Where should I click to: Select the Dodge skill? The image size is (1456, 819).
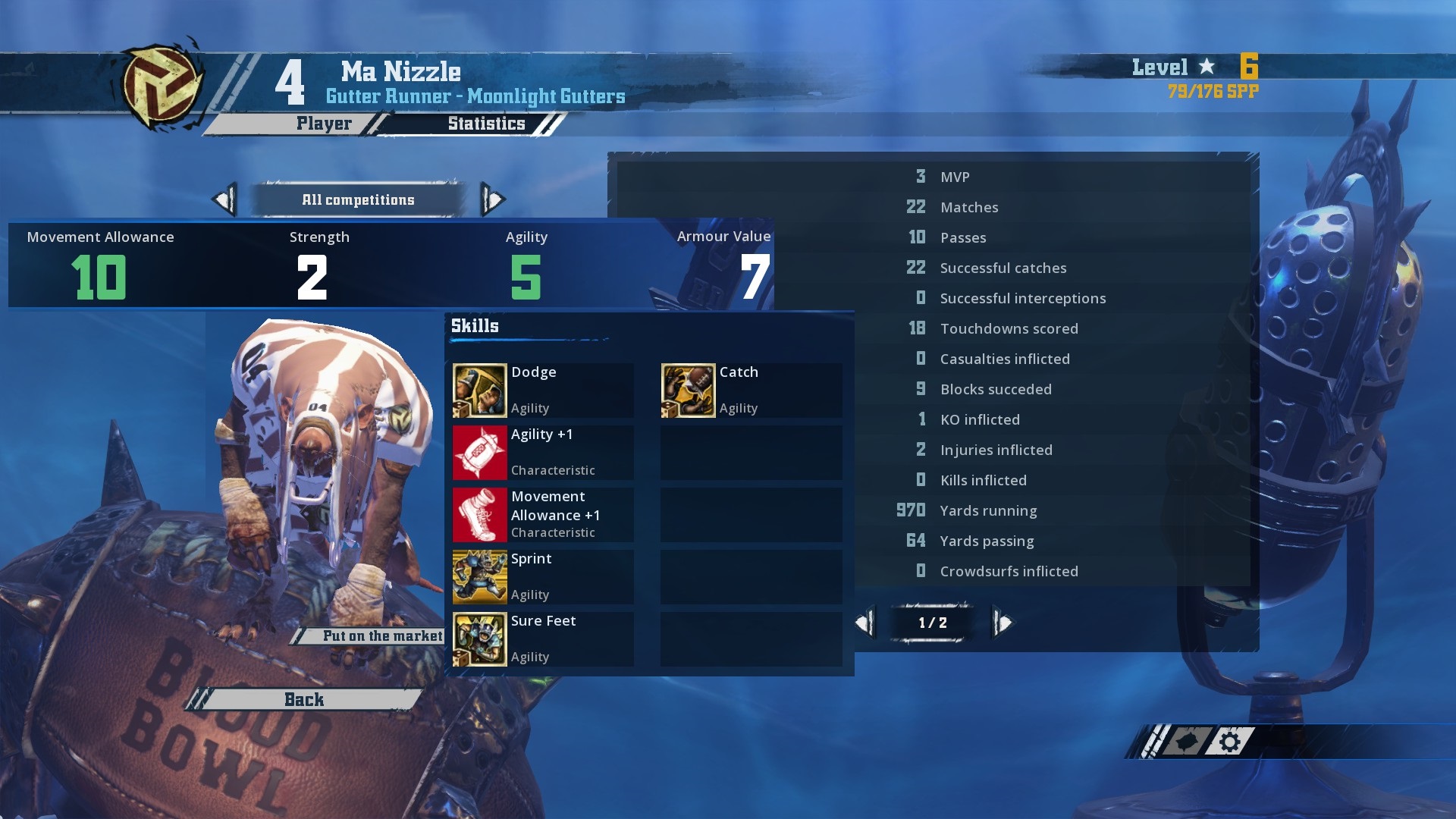click(x=542, y=390)
